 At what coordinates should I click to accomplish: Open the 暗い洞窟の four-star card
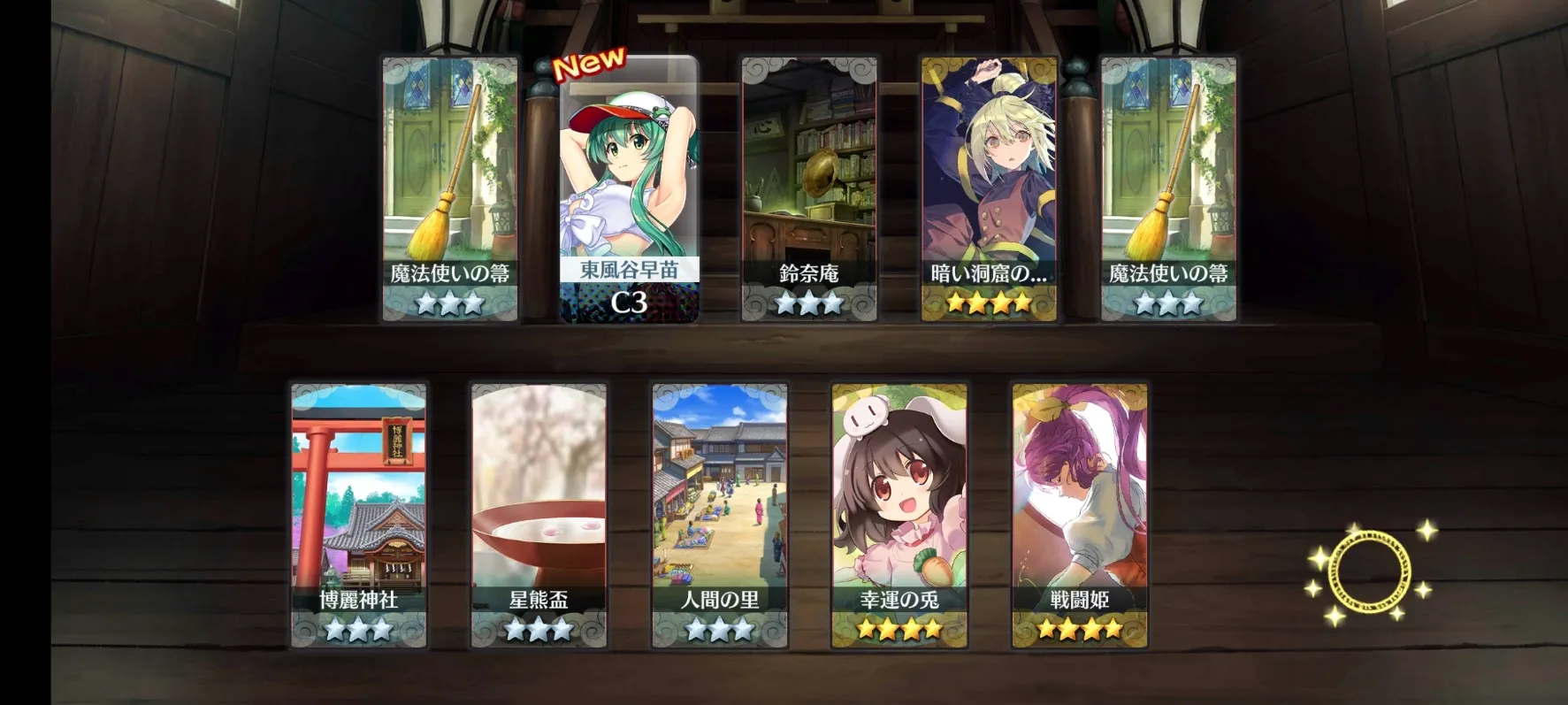pyautogui.click(x=989, y=188)
